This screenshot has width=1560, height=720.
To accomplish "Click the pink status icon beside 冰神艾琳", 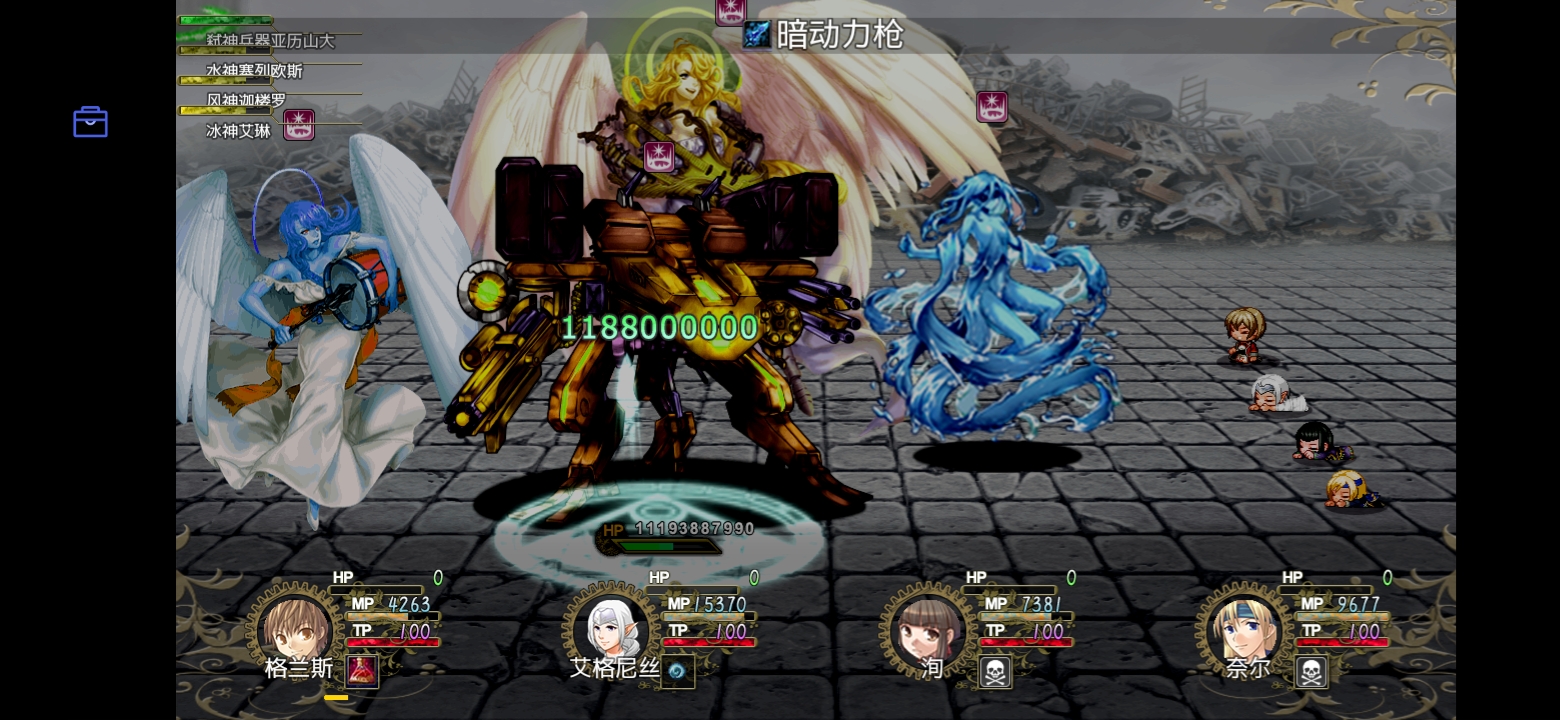I will pyautogui.click(x=298, y=126).
